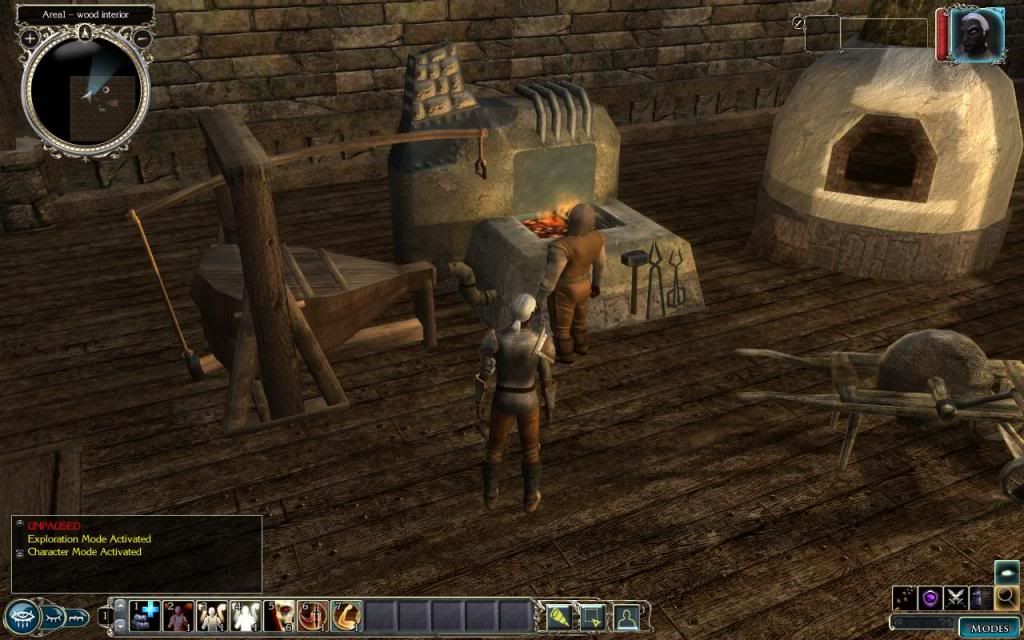This screenshot has height=640, width=1024.
Task: Click the magnifying glass search mode icon
Action: click(x=1006, y=599)
